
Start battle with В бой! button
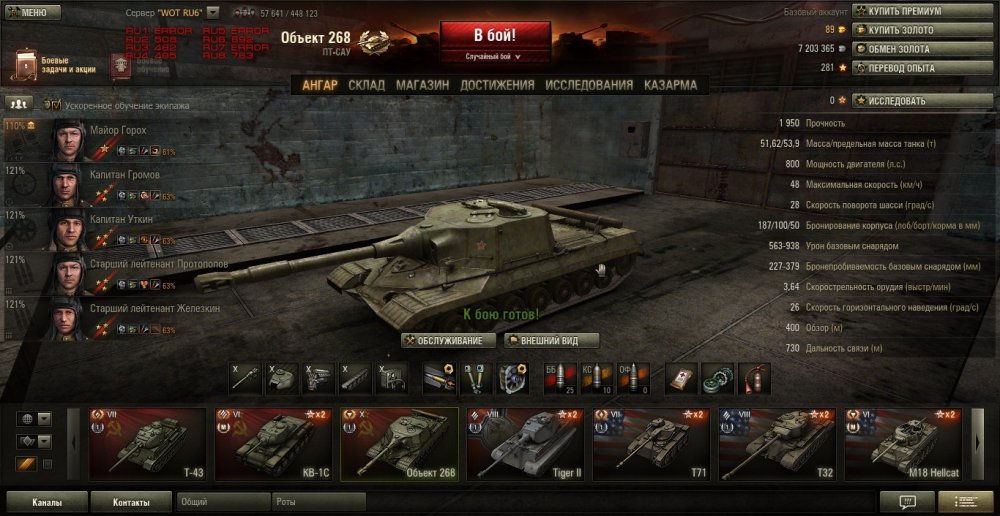coord(496,35)
